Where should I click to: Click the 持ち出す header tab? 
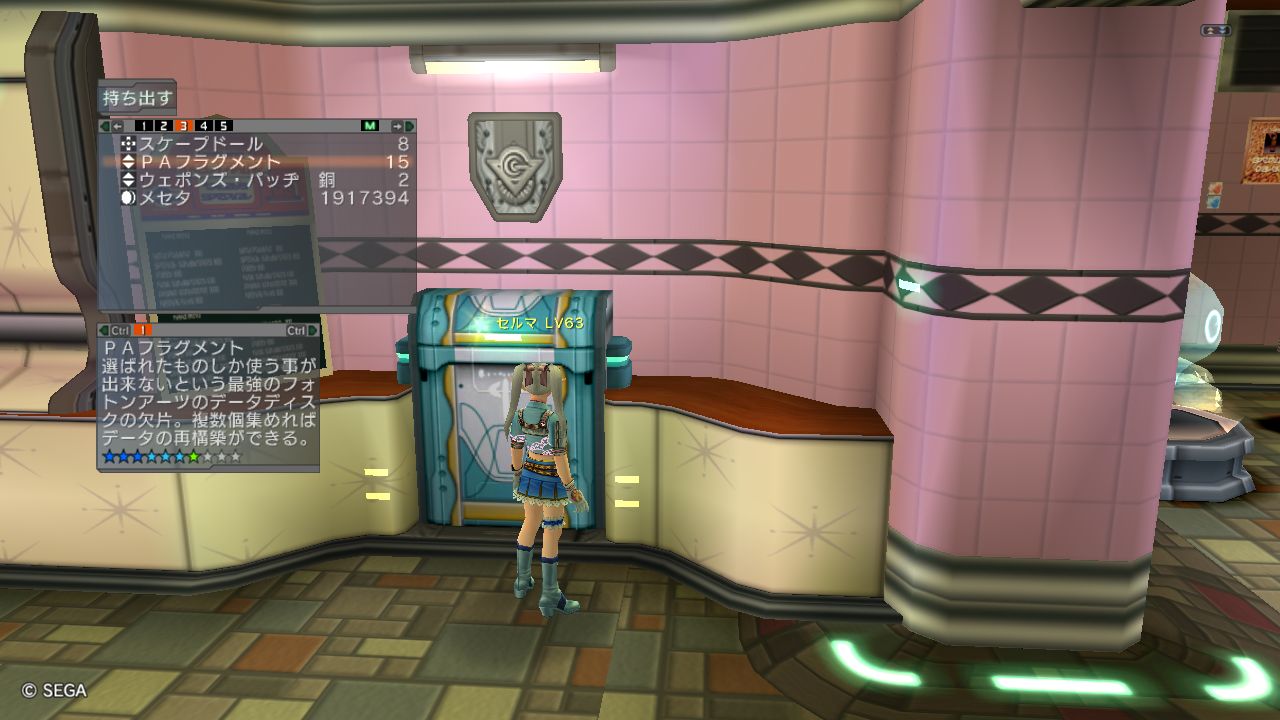tap(137, 99)
